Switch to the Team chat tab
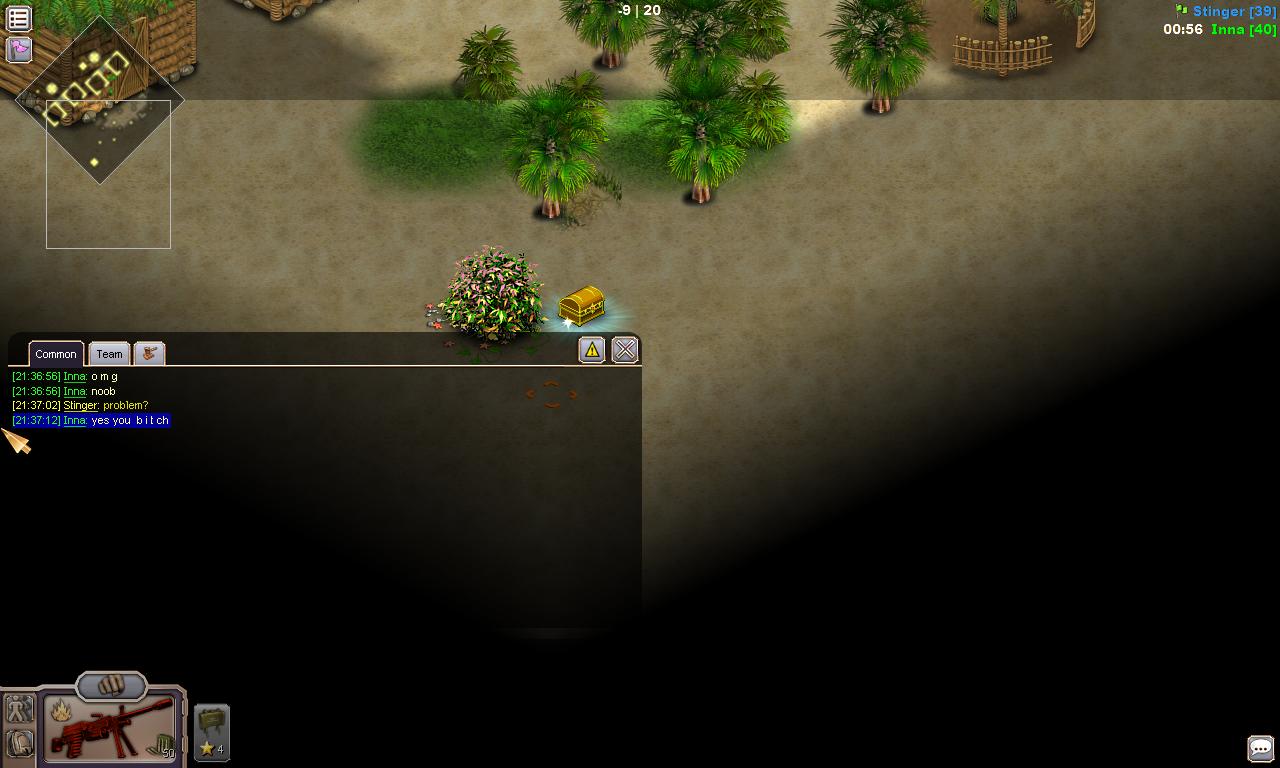The height and width of the screenshot is (768, 1280). click(x=109, y=354)
